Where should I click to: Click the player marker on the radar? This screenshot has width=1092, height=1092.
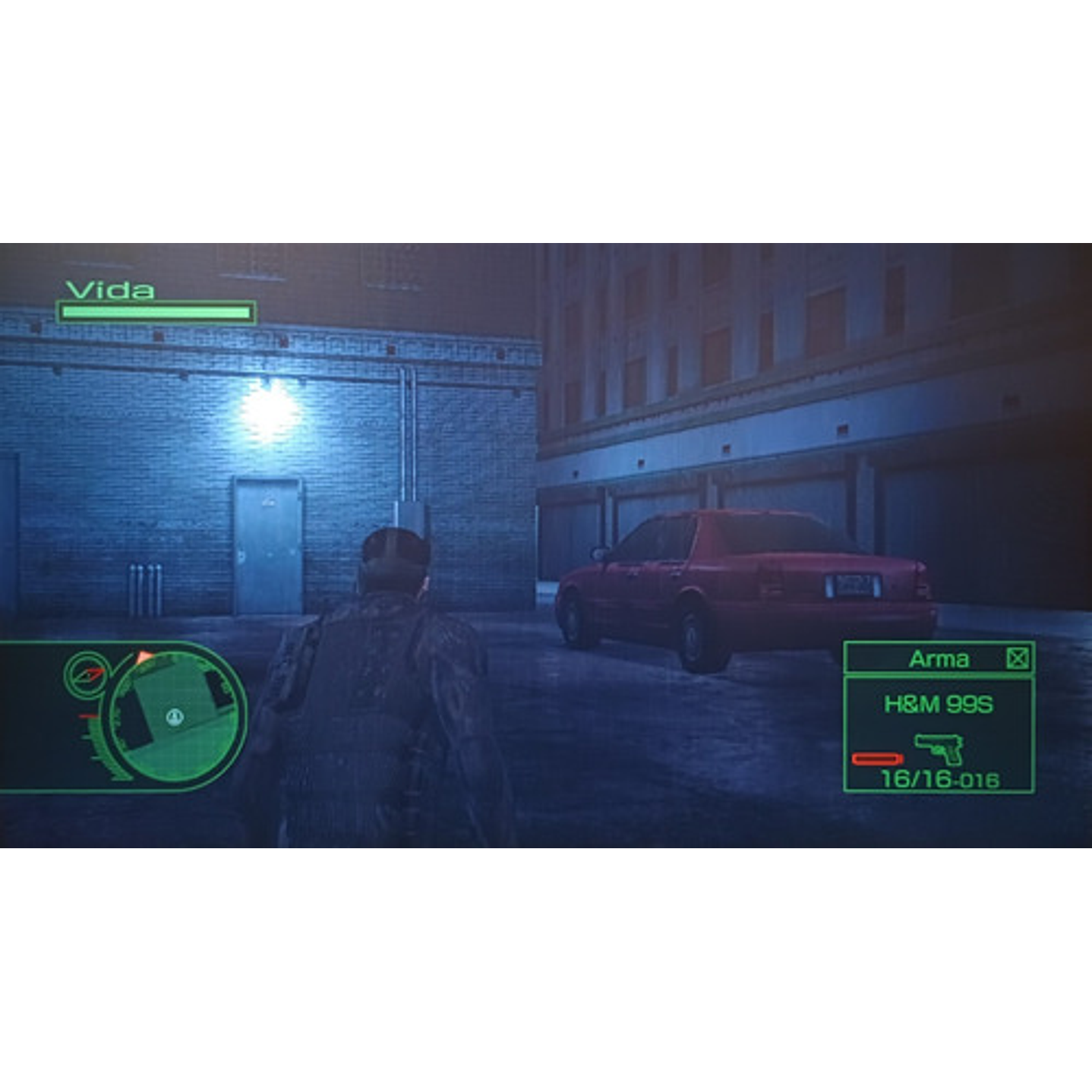(176, 718)
